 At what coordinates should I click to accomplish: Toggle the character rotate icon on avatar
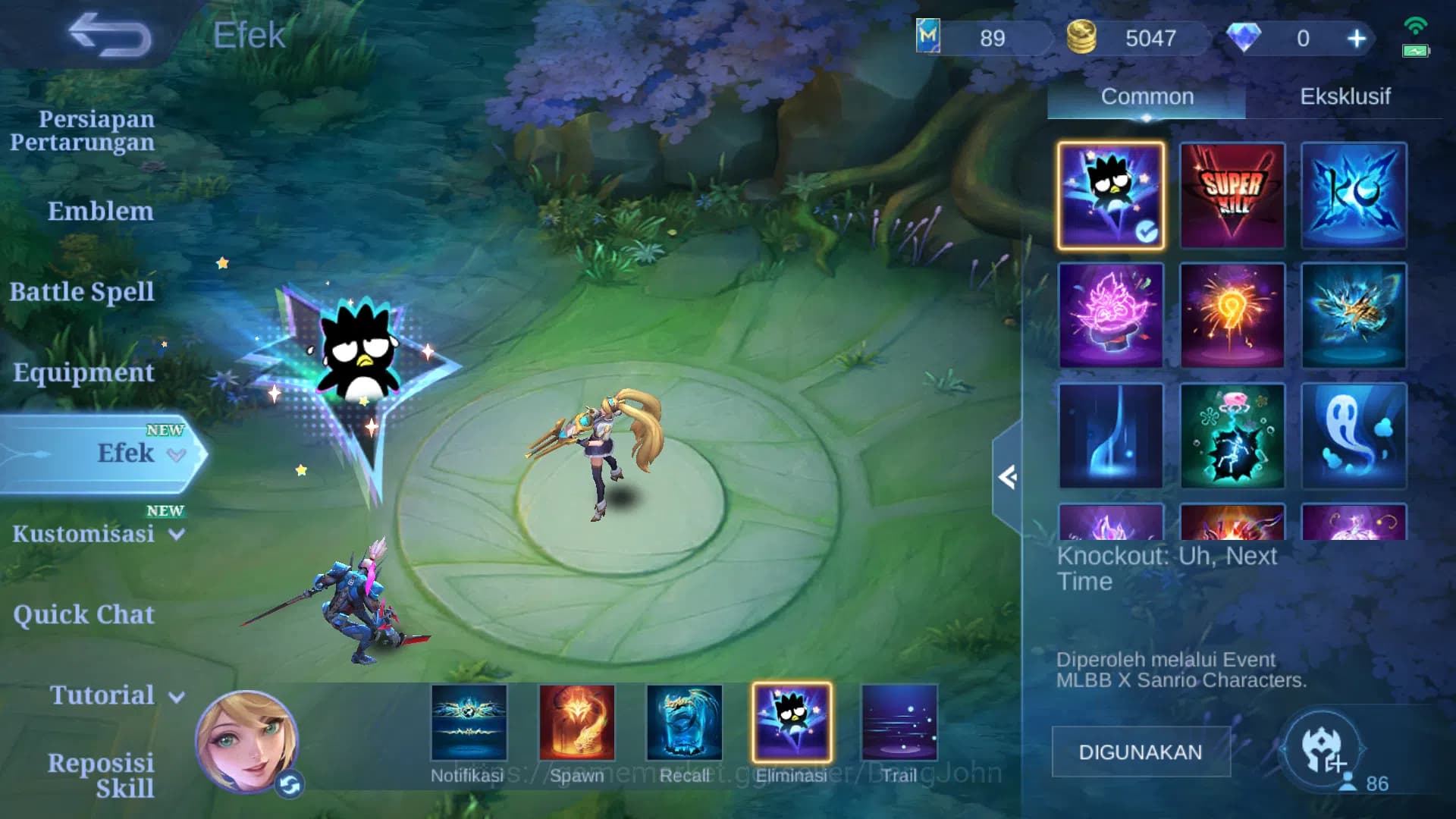tap(290, 786)
